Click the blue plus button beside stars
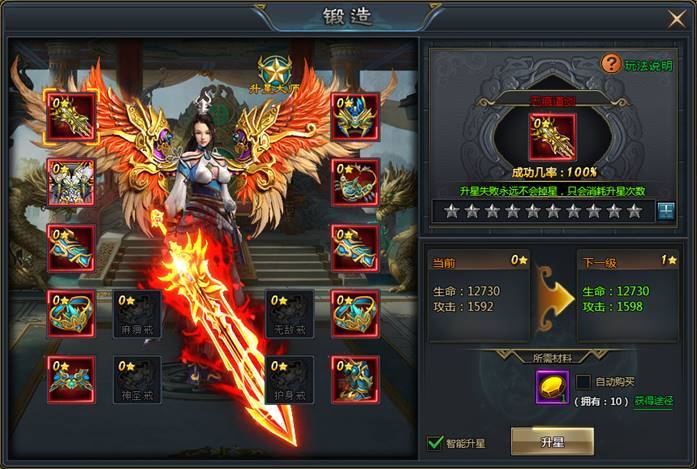 pos(666,211)
